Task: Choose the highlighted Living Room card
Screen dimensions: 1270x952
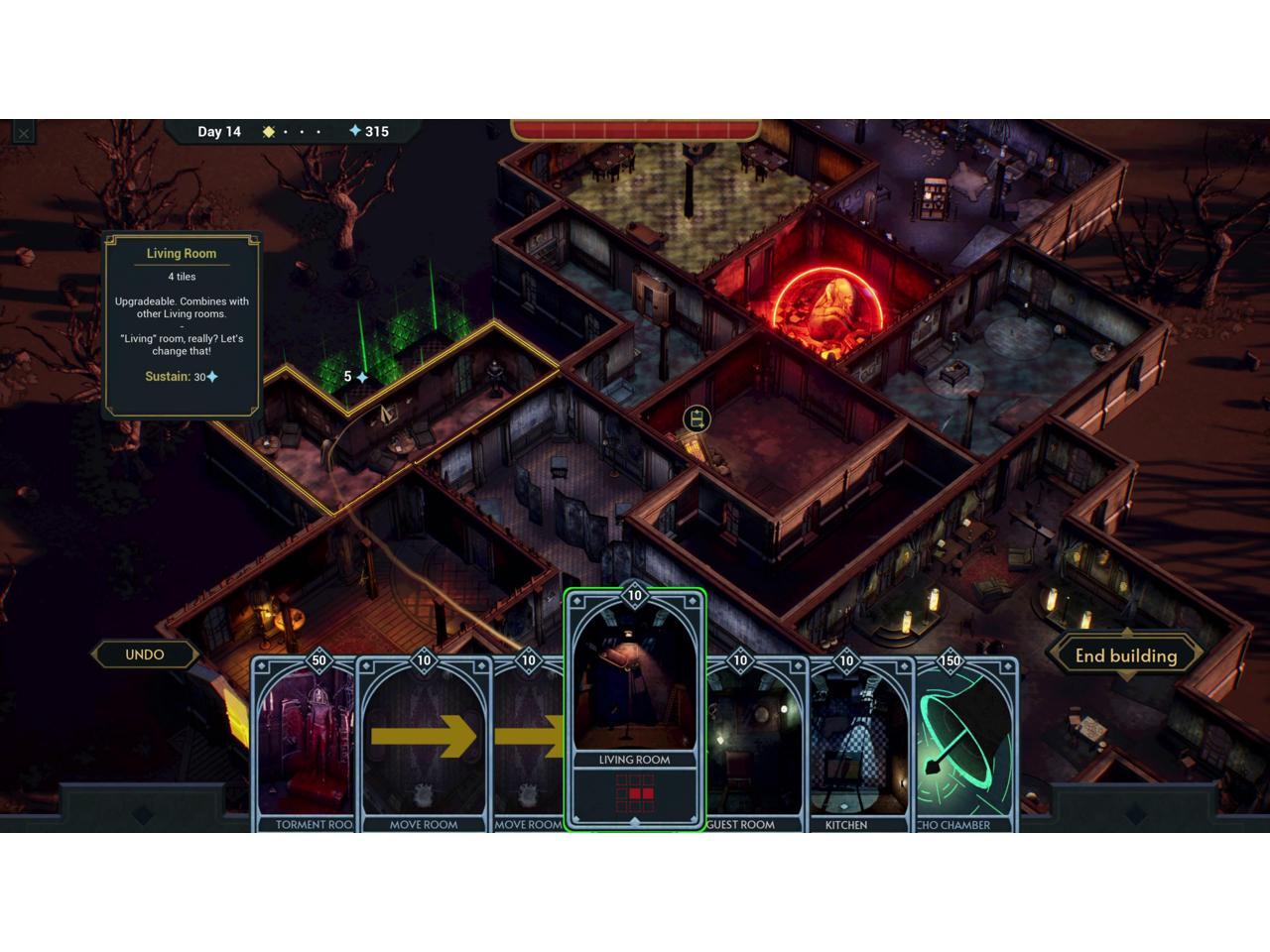Action: click(635, 704)
